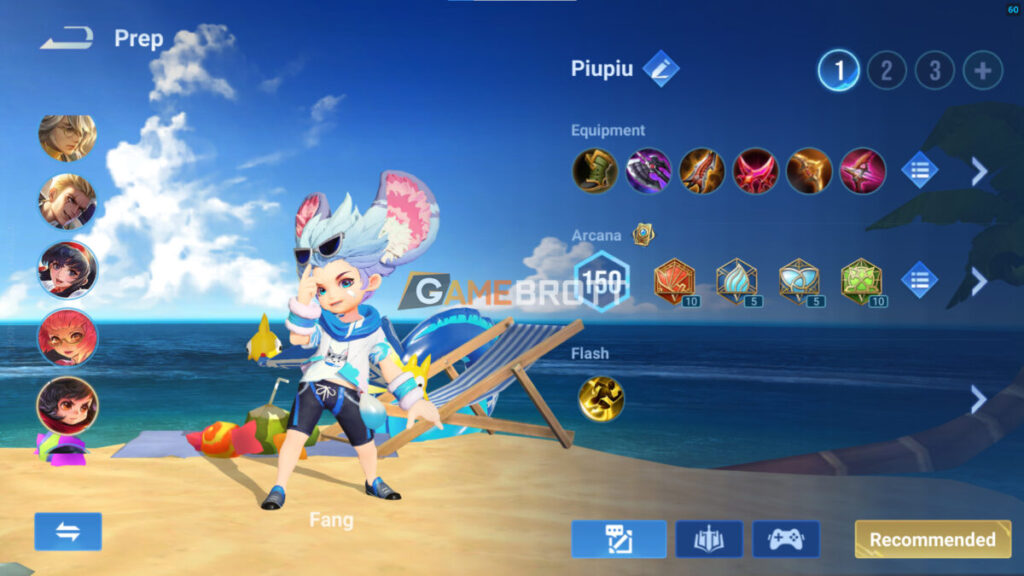Select the green Arcana with 10 count

coord(861,281)
